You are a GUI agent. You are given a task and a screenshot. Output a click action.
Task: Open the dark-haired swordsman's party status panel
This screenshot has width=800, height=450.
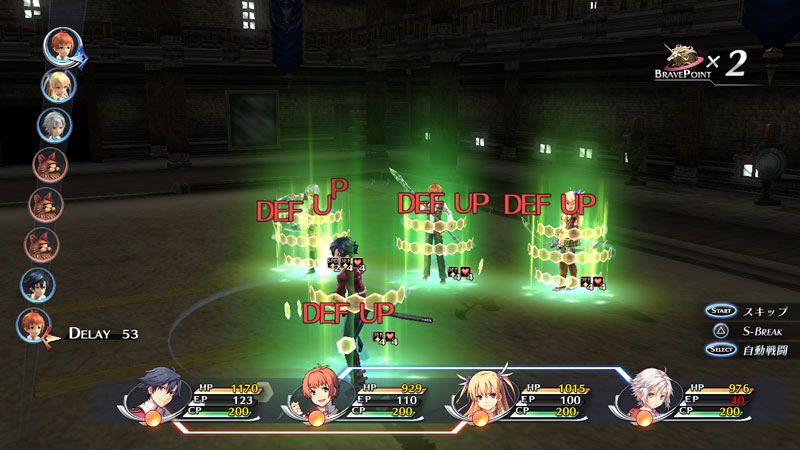click(x=196, y=398)
